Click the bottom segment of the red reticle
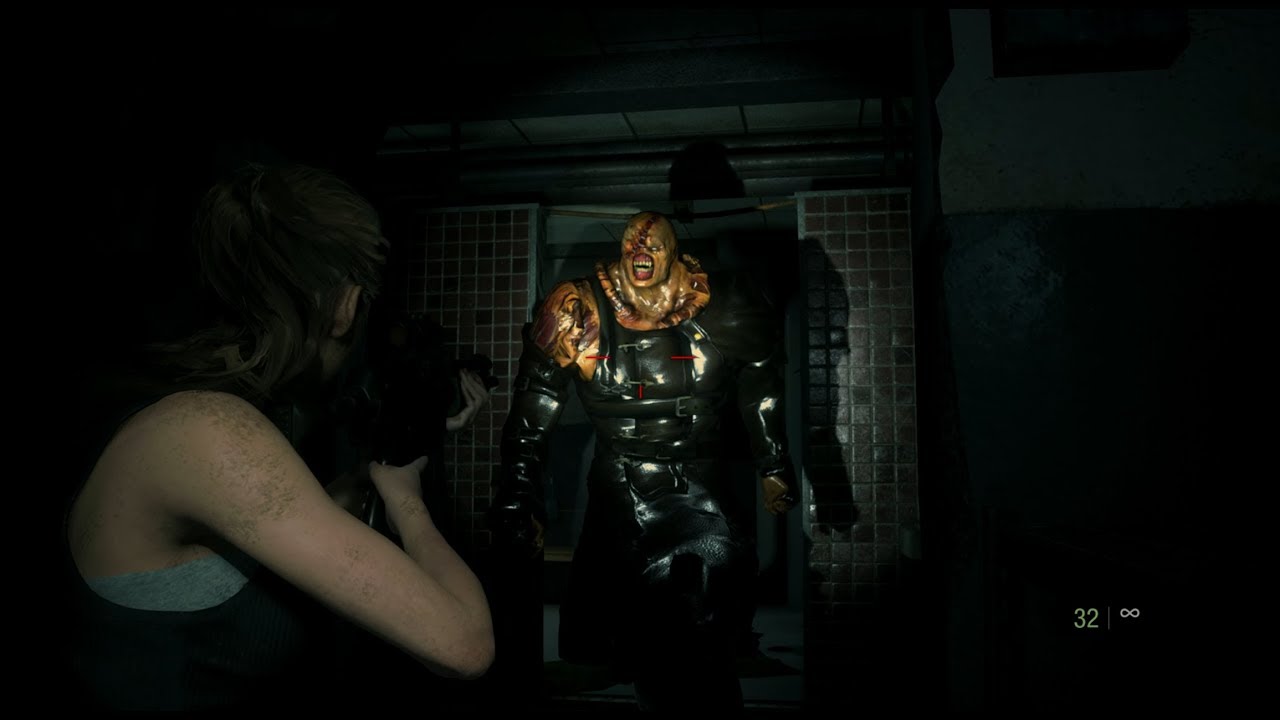 (641, 390)
